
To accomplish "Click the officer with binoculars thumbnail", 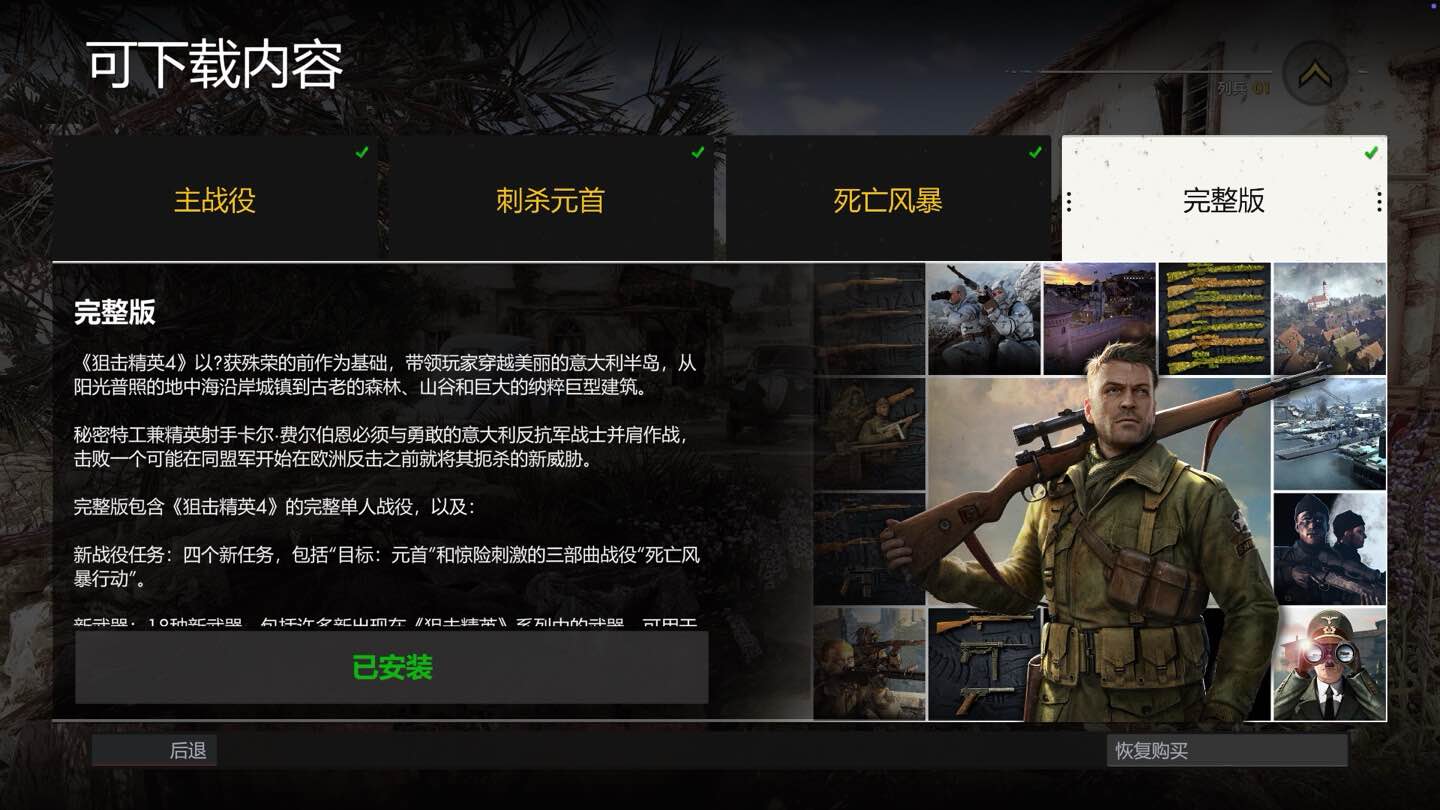I will tap(1330, 660).
